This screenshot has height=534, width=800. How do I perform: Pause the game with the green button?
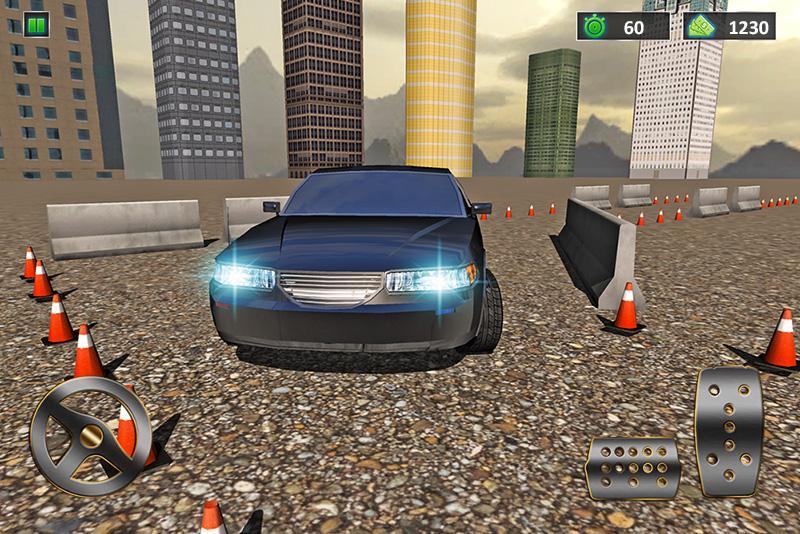point(36,26)
